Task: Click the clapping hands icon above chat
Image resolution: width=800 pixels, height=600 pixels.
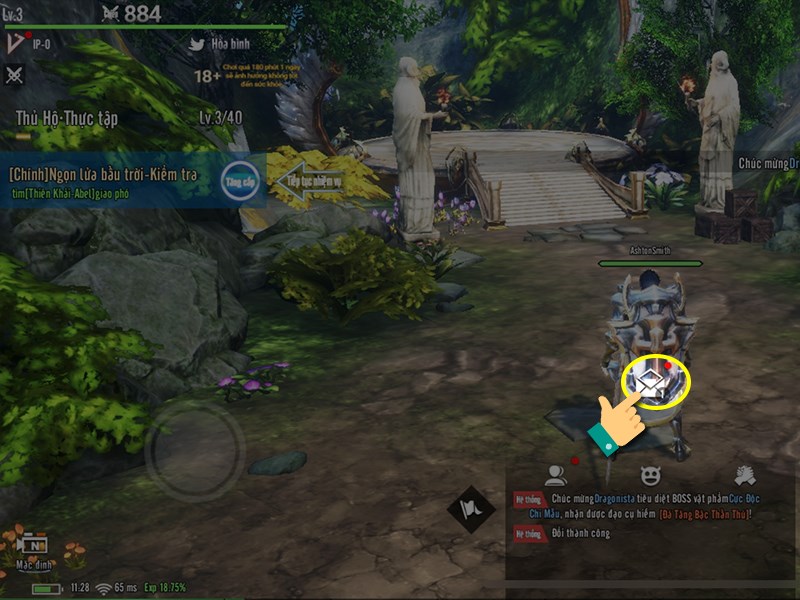Action: (x=744, y=476)
